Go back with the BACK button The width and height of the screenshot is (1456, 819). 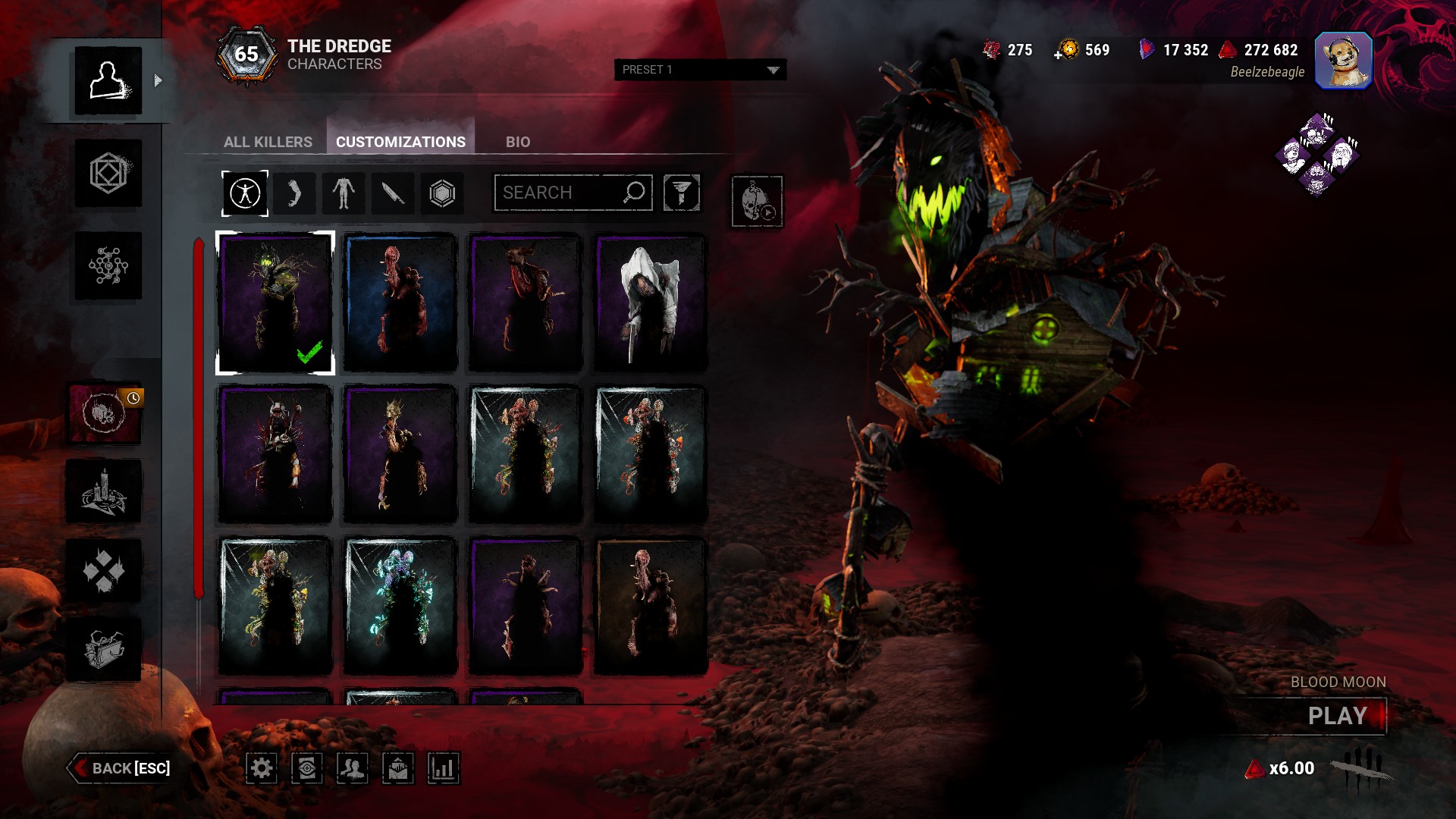pos(121,768)
